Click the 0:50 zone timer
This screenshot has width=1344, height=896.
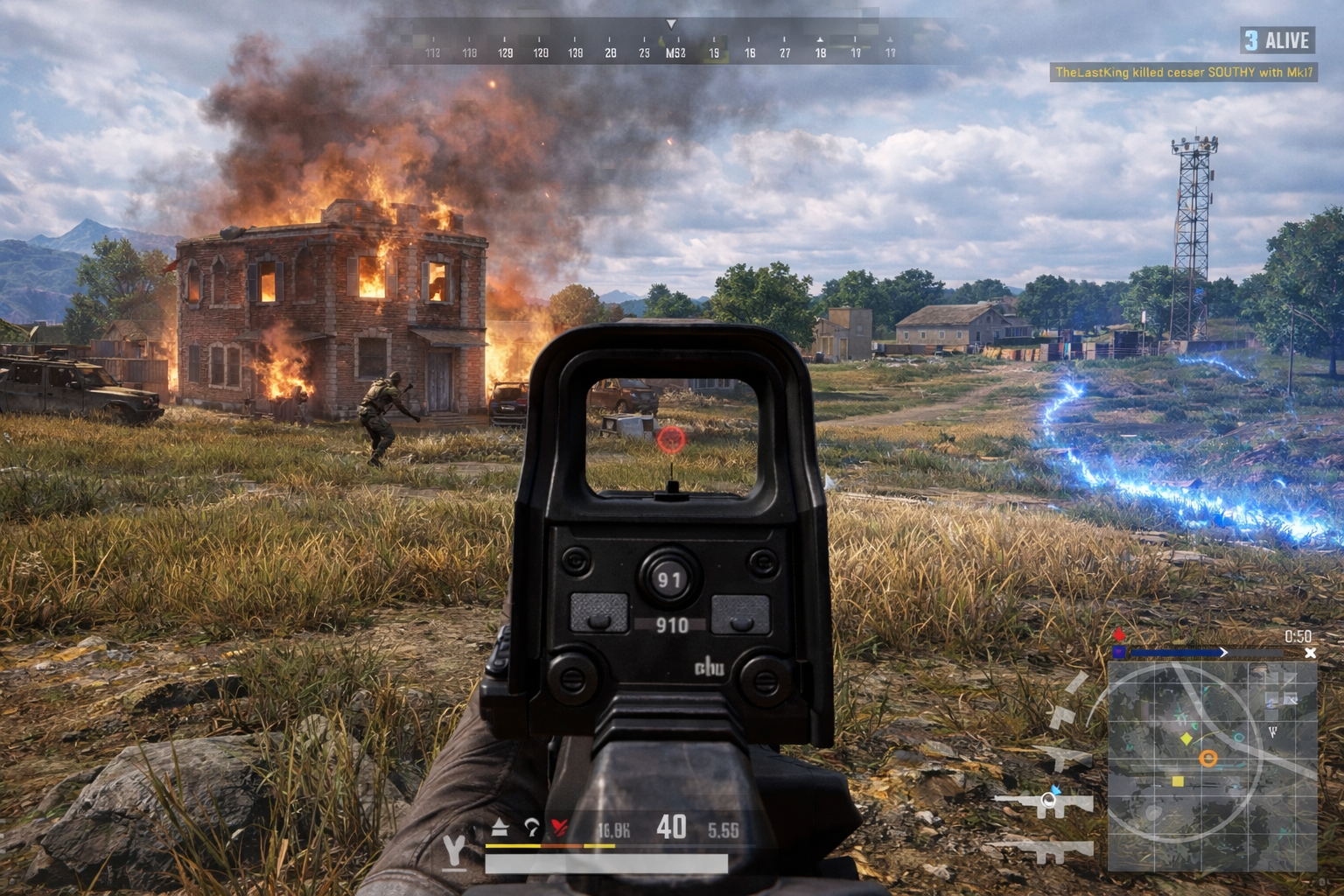pyautogui.click(x=1298, y=636)
